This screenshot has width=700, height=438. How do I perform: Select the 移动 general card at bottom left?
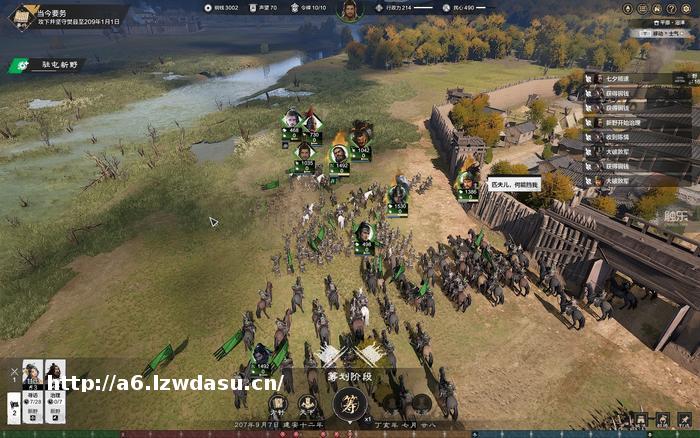coord(33,385)
